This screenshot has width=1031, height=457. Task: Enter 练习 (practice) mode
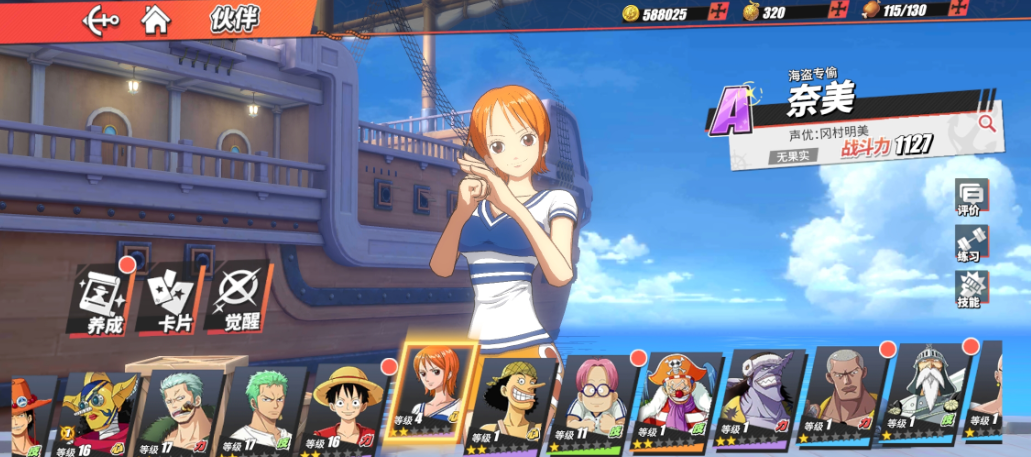[x=969, y=244]
